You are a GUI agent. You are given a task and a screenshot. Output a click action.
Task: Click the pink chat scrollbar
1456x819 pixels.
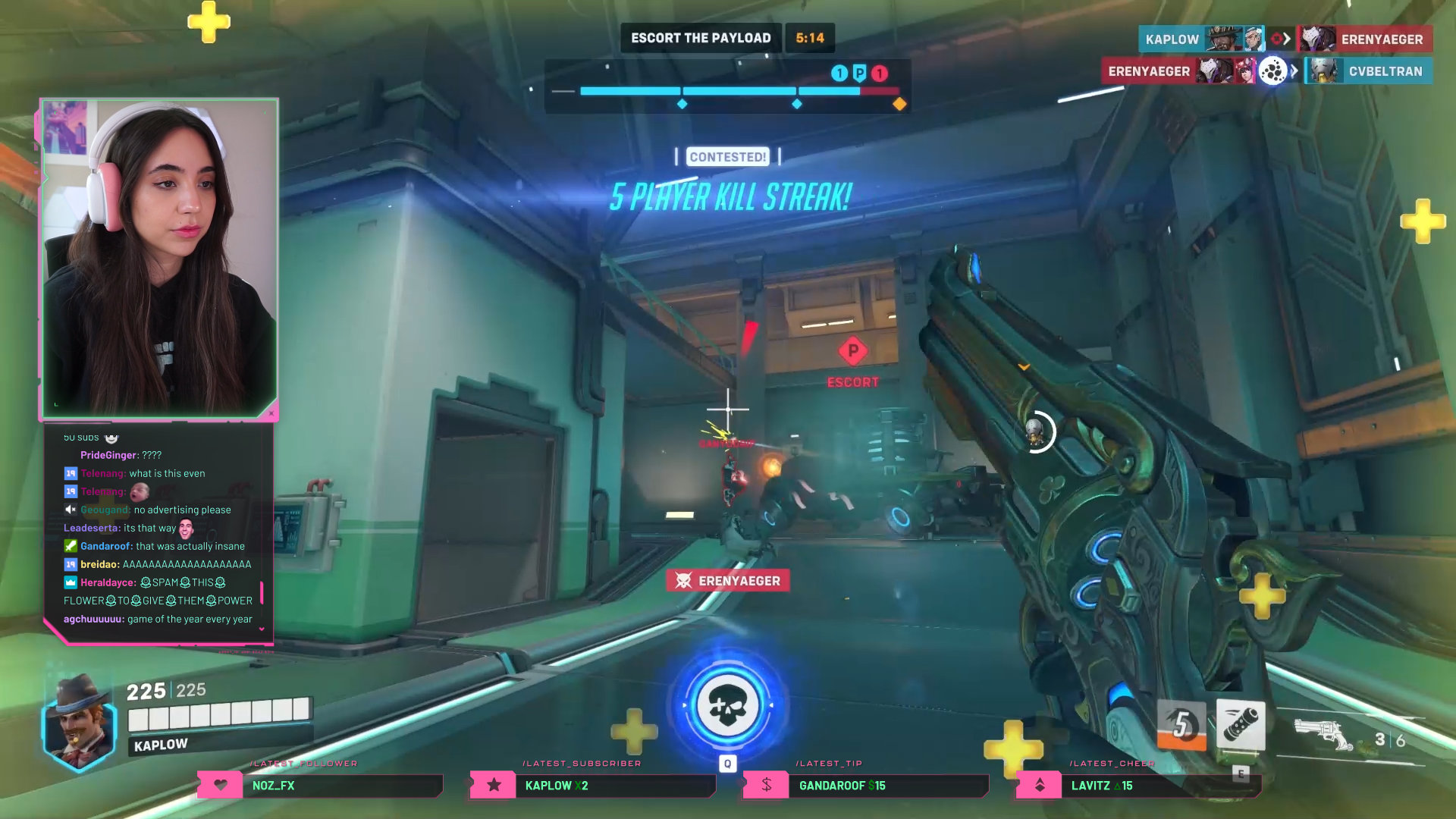[x=262, y=591]
